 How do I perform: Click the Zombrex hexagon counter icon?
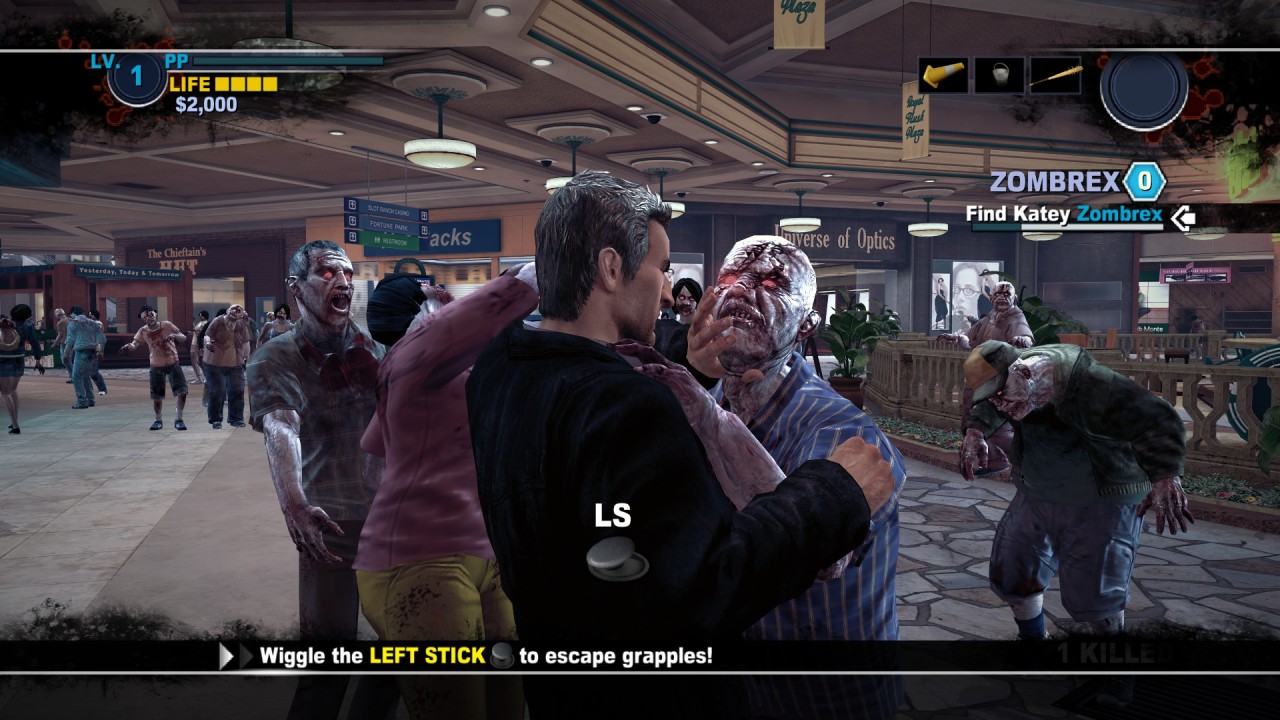click(x=1144, y=182)
